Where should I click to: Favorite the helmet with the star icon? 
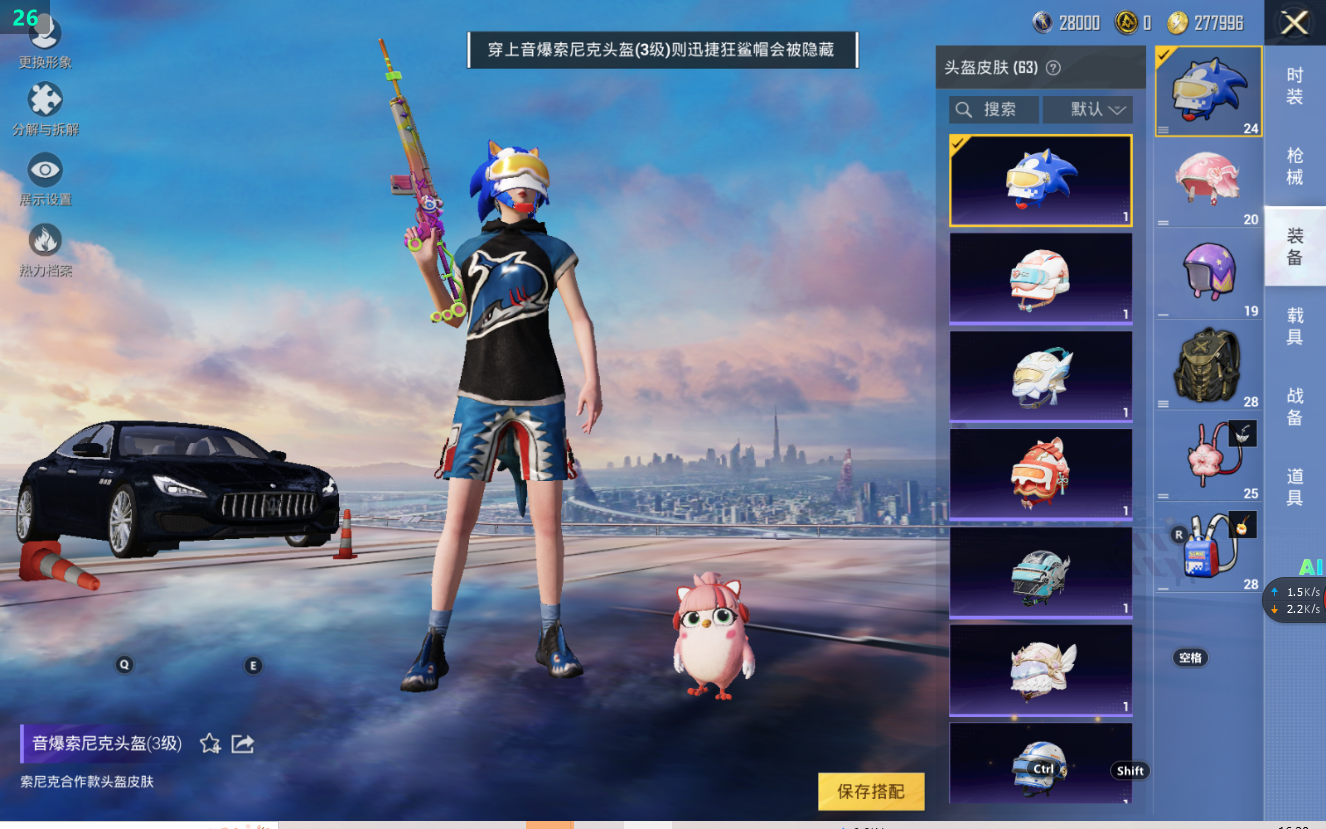(210, 743)
